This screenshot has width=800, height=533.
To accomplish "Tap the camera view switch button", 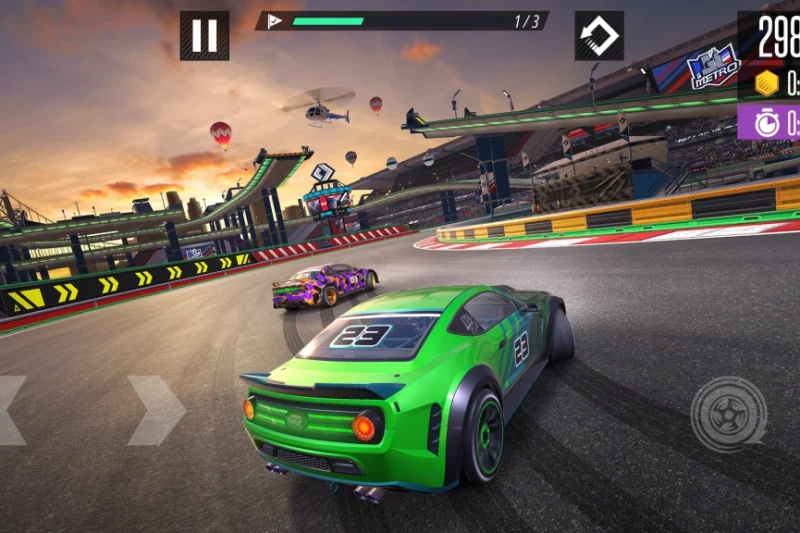I will [x=599, y=36].
